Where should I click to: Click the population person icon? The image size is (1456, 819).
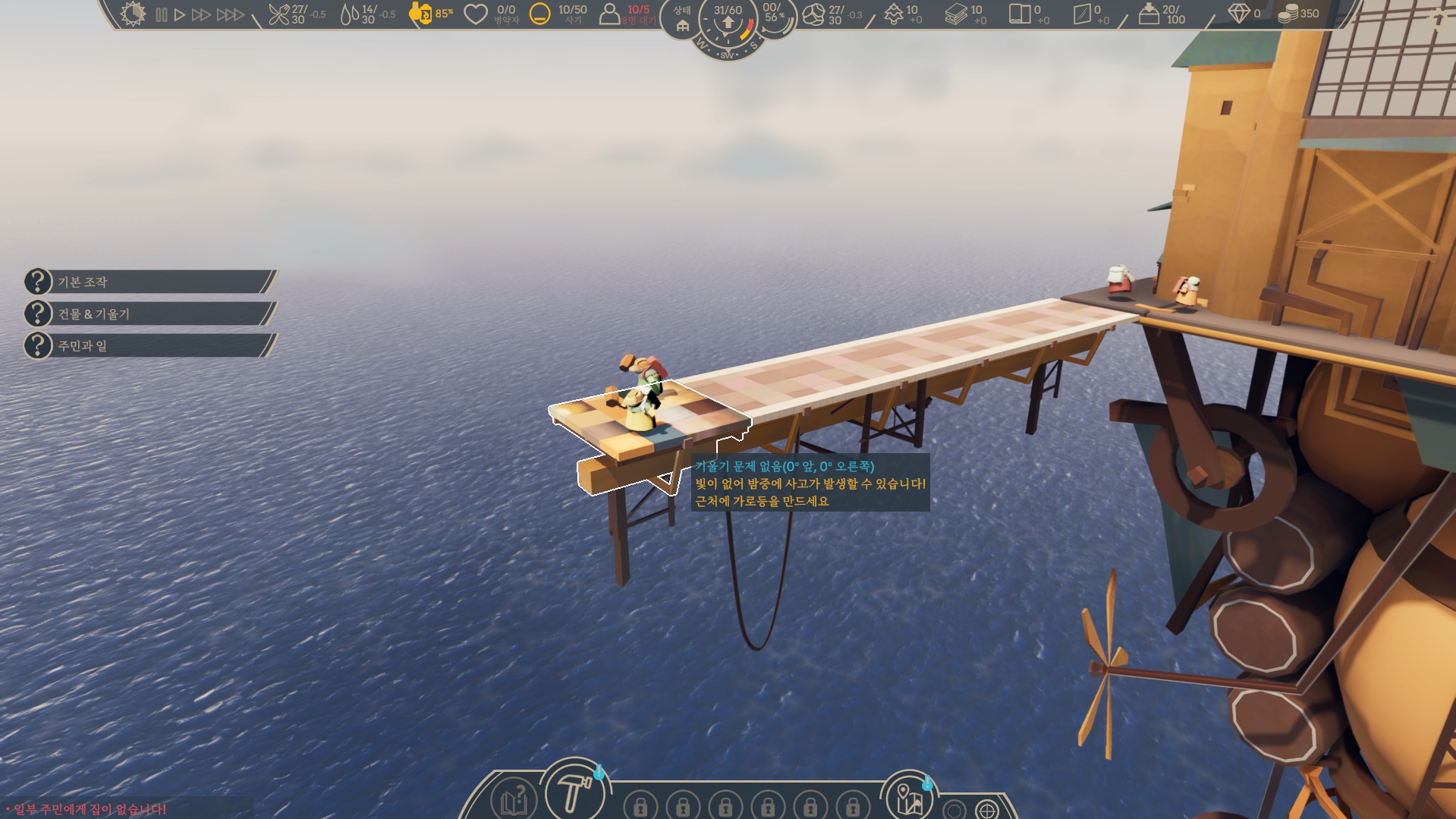coord(609,14)
